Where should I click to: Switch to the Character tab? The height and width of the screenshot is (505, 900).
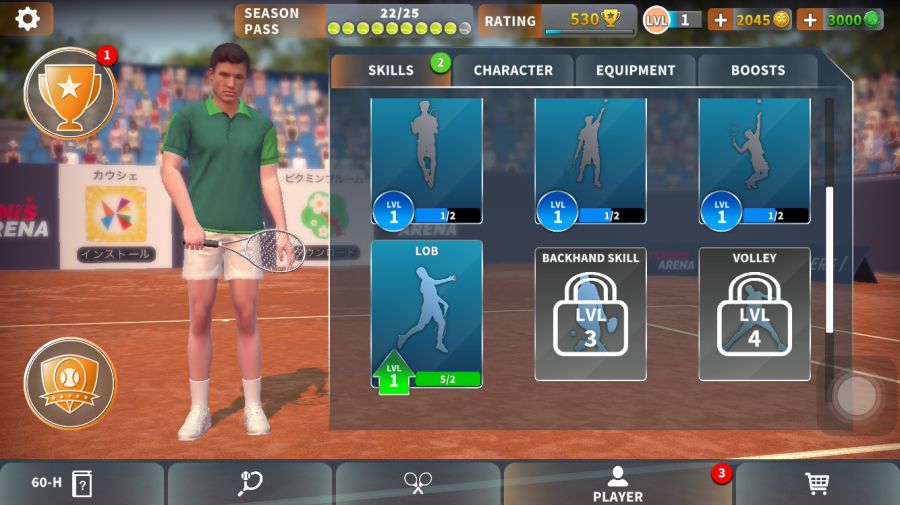[x=513, y=70]
